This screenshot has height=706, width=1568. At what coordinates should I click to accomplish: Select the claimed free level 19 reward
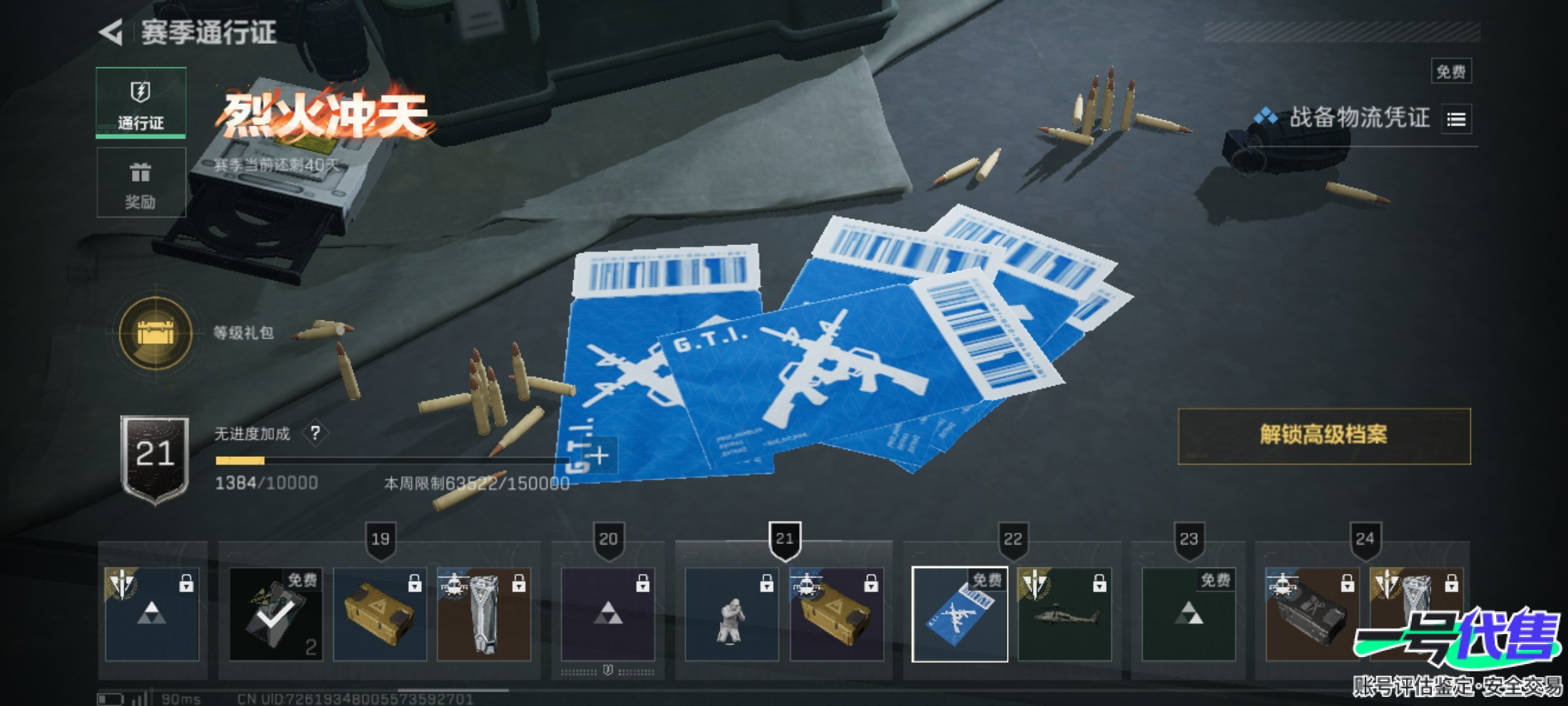point(276,614)
